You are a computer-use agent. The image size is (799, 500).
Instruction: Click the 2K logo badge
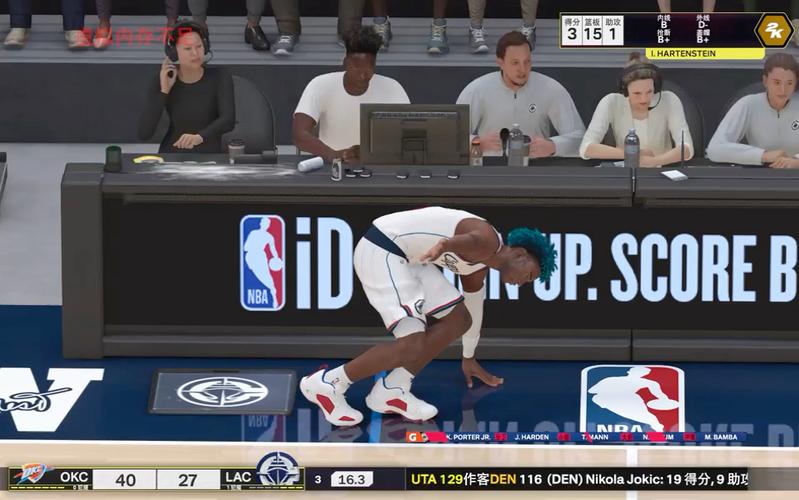[773, 30]
